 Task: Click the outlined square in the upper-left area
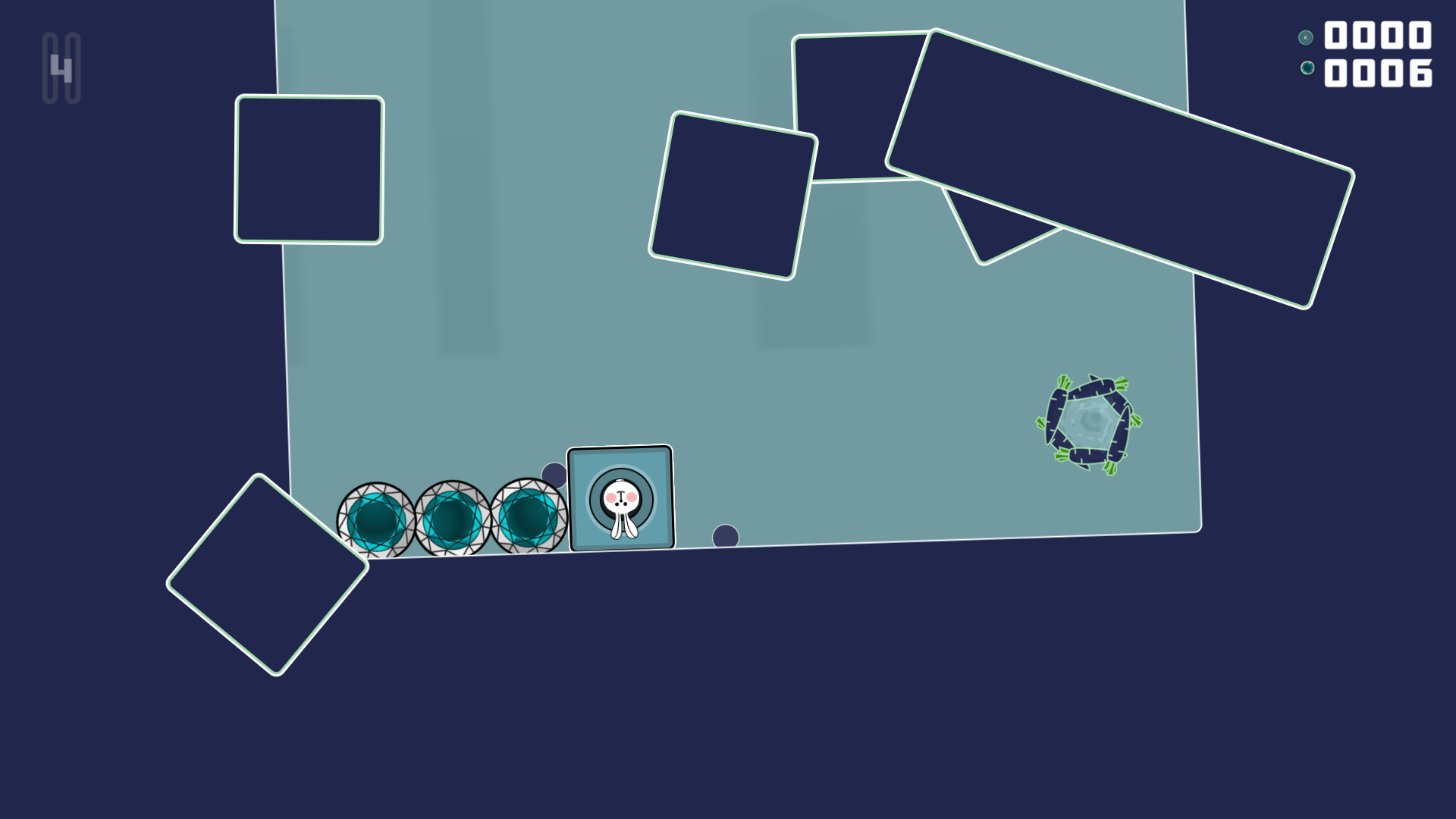(308, 169)
